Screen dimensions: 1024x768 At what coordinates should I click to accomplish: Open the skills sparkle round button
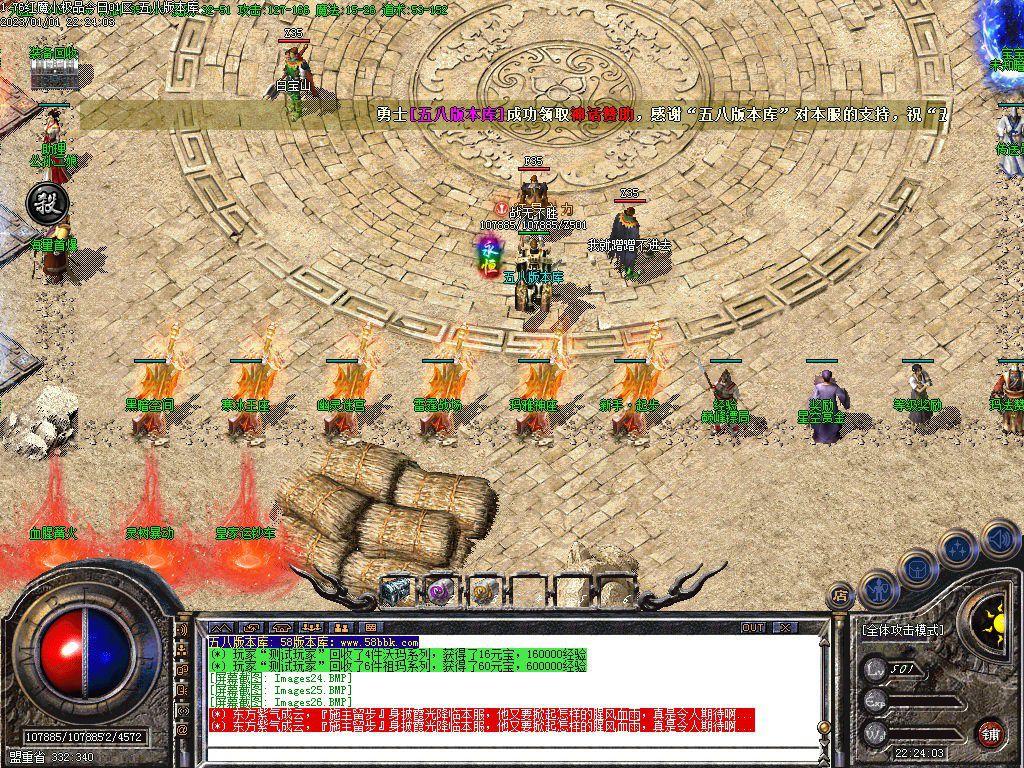(957, 548)
